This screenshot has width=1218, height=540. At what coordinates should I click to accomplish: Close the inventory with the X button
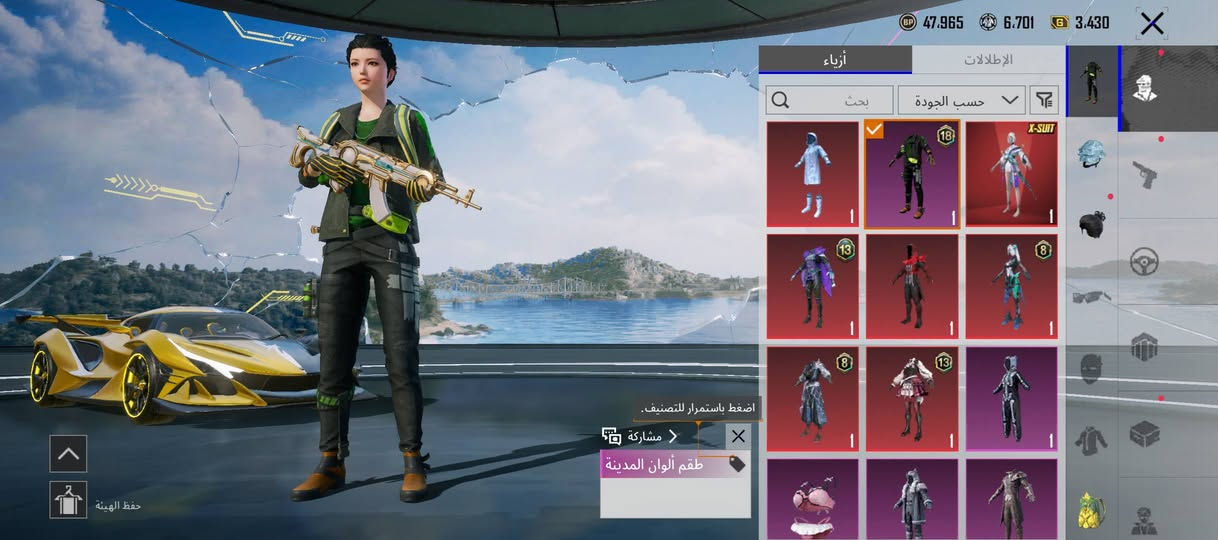point(1152,23)
